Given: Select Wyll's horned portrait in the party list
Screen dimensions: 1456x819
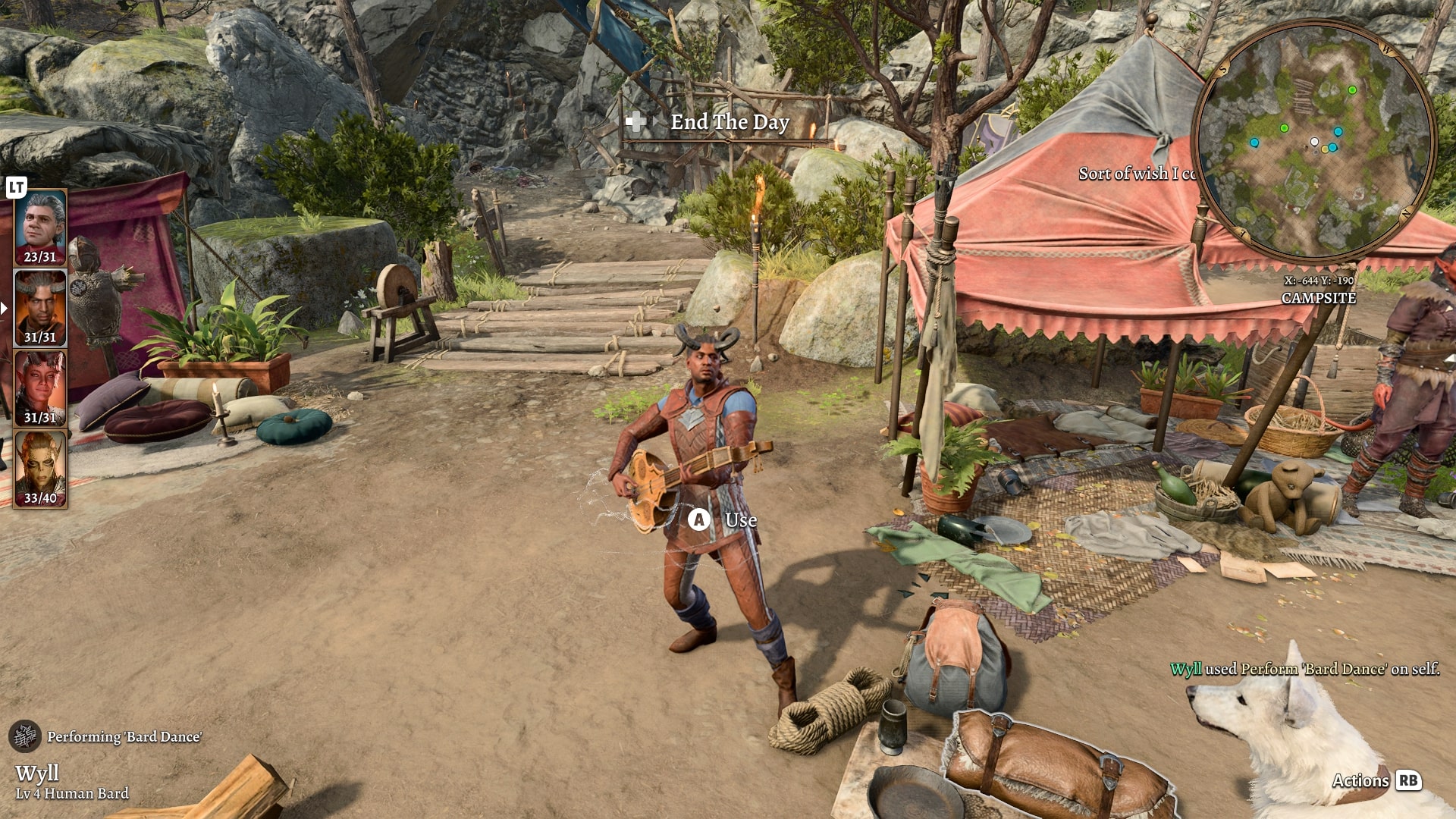Looking at the screenshot, I should [x=40, y=308].
